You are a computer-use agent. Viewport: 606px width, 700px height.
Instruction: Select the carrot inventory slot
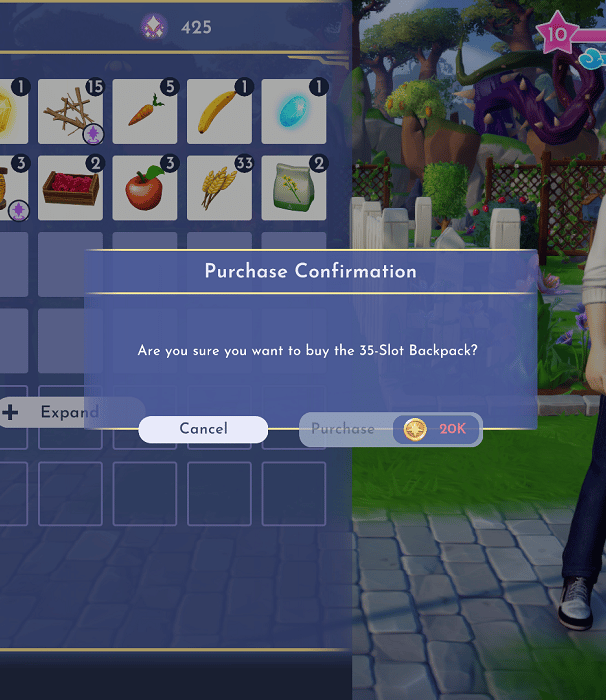145,112
